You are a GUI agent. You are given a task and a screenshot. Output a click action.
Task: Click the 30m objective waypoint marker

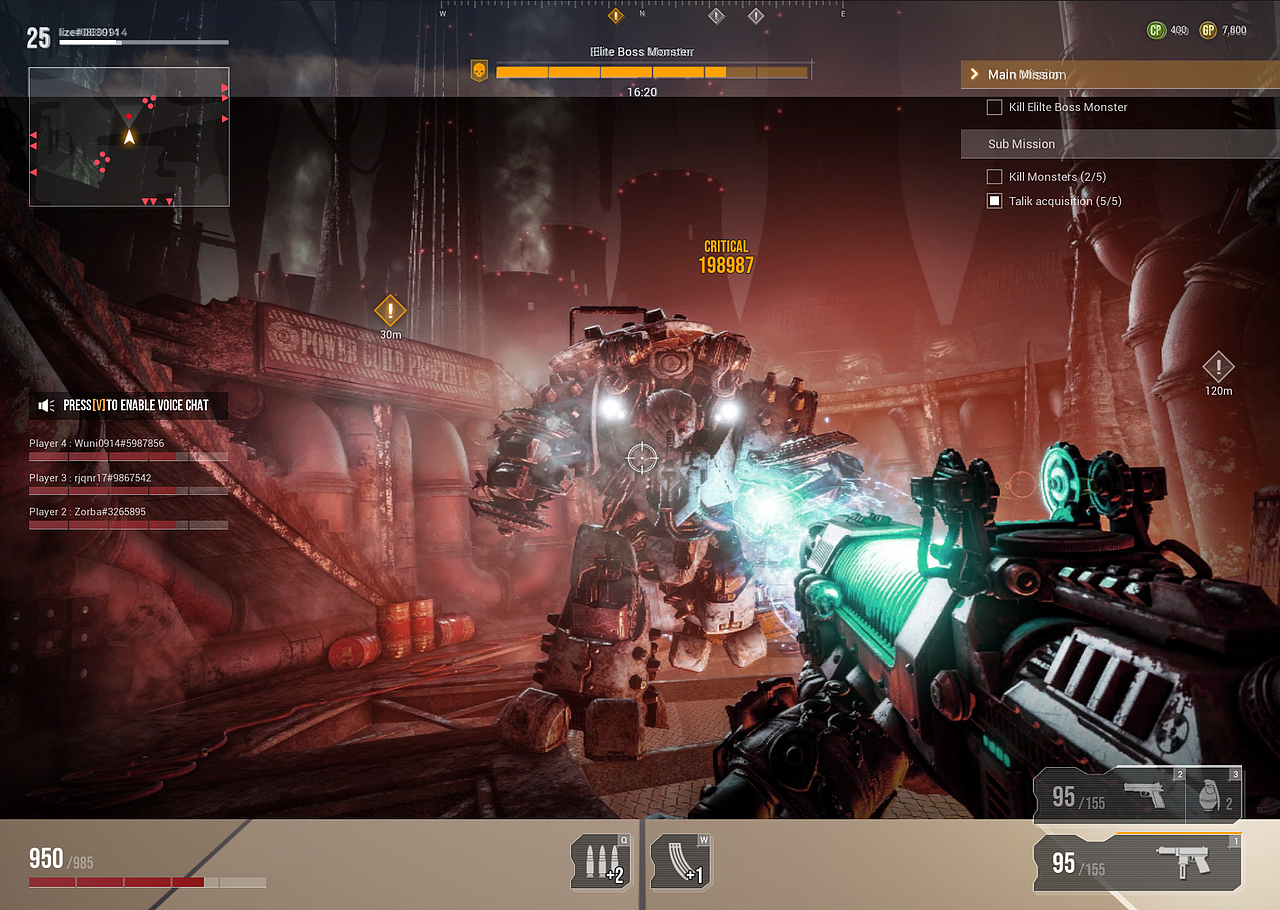pyautogui.click(x=390, y=310)
